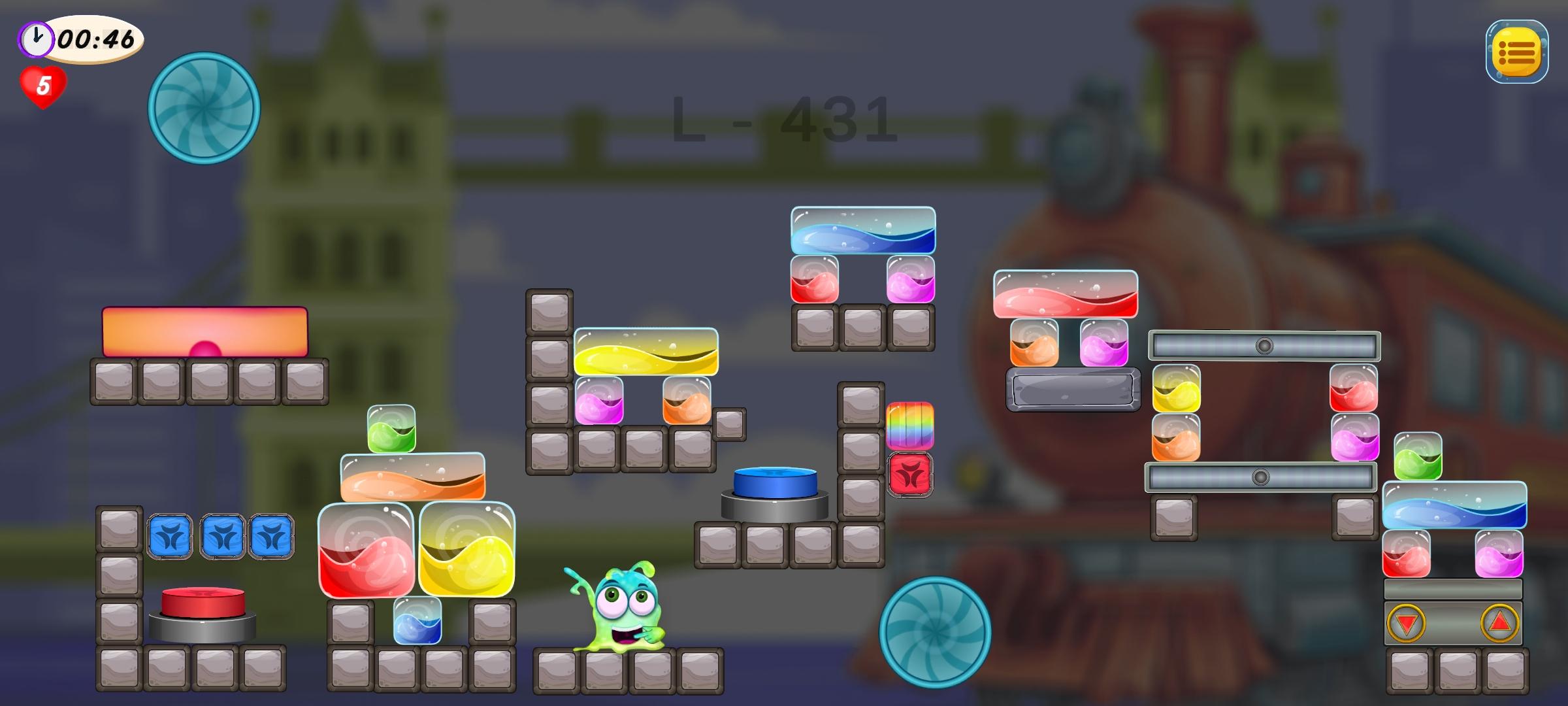The image size is (1568, 706).
Task: Click the clock icon beside the timer
Action: pyautogui.click(x=36, y=39)
